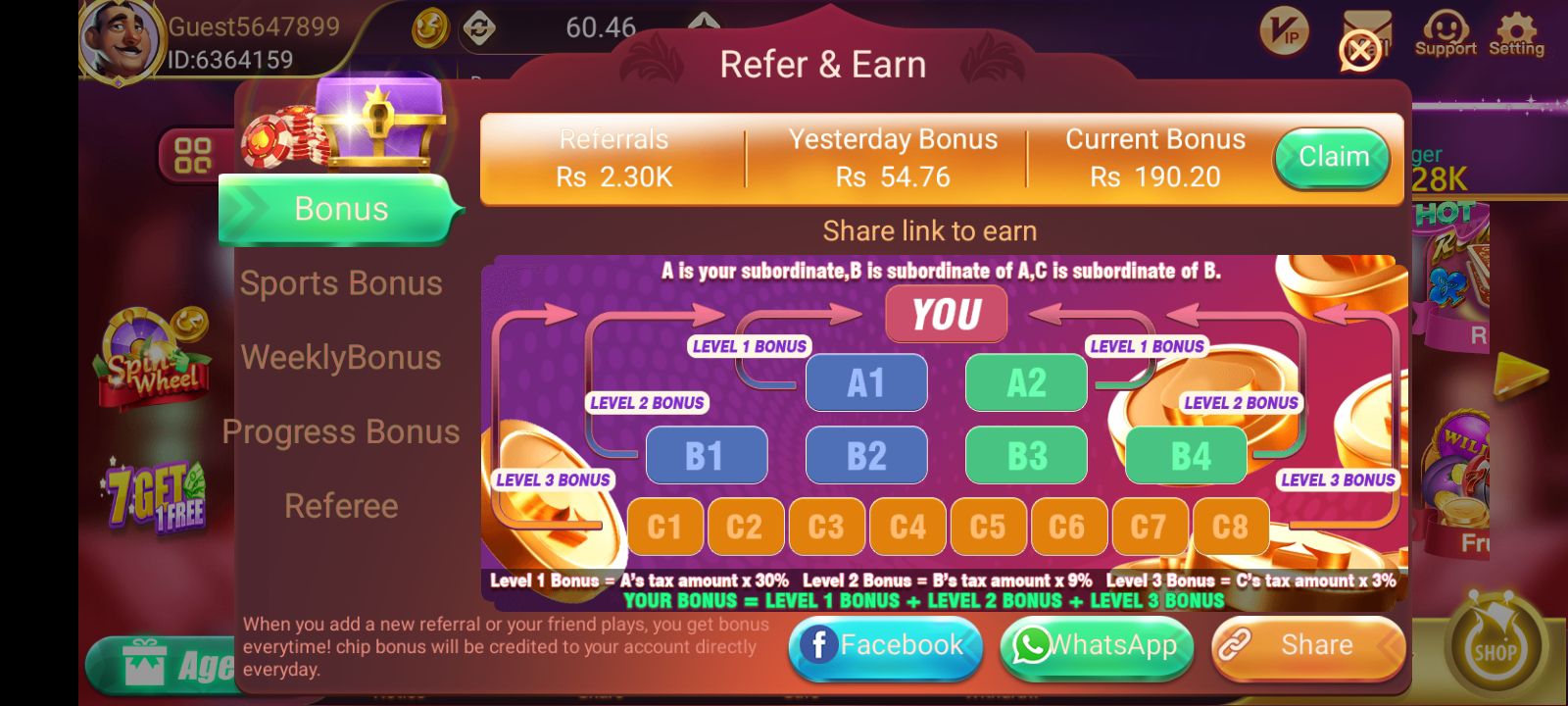Share referral link via WhatsApp

pos(1097,645)
